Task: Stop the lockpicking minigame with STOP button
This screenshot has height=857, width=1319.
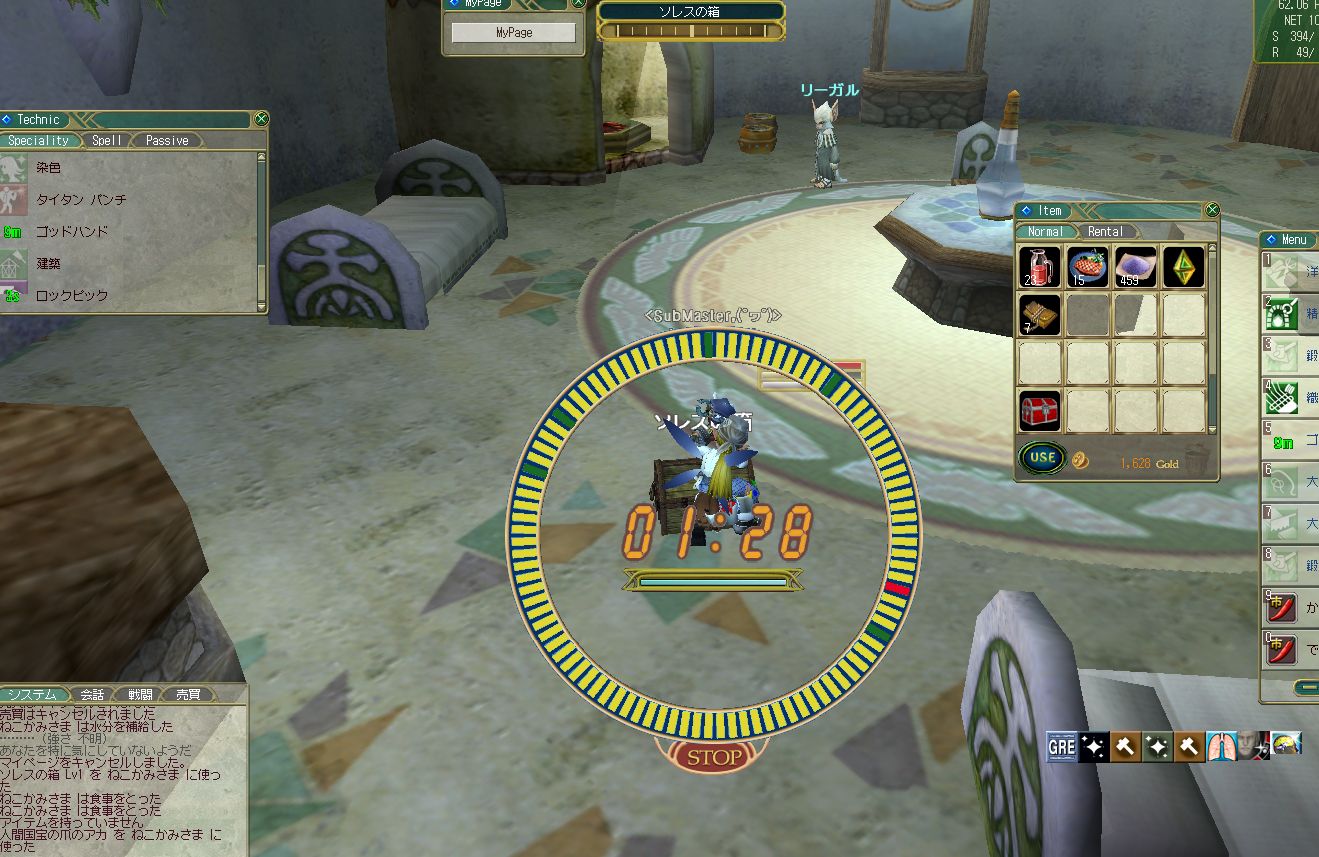Action: click(714, 757)
